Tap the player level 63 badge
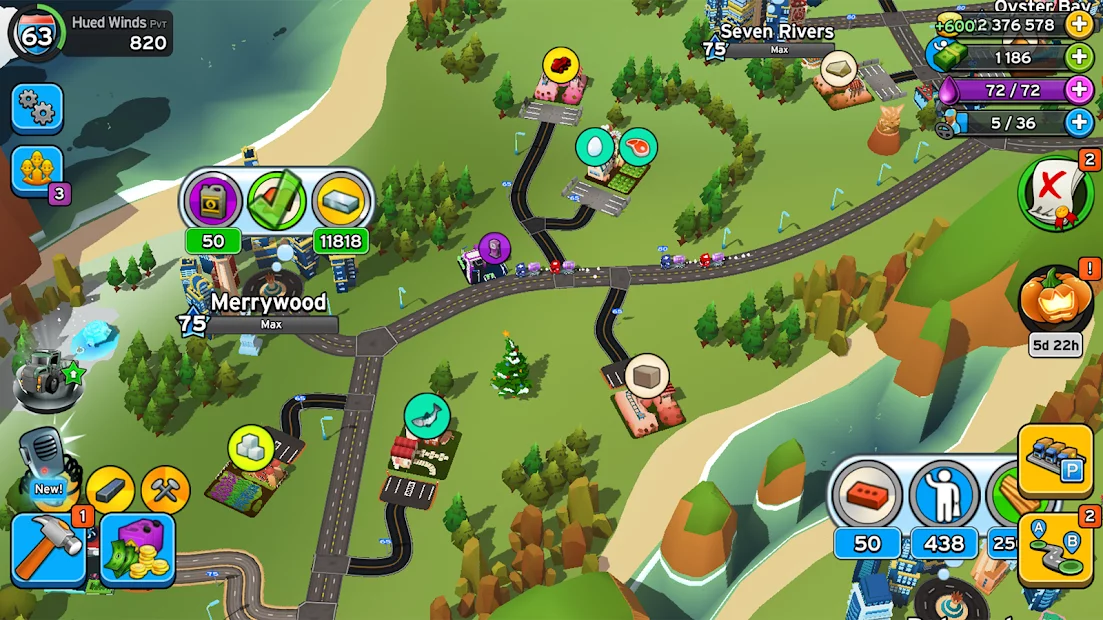 pyautogui.click(x=37, y=35)
